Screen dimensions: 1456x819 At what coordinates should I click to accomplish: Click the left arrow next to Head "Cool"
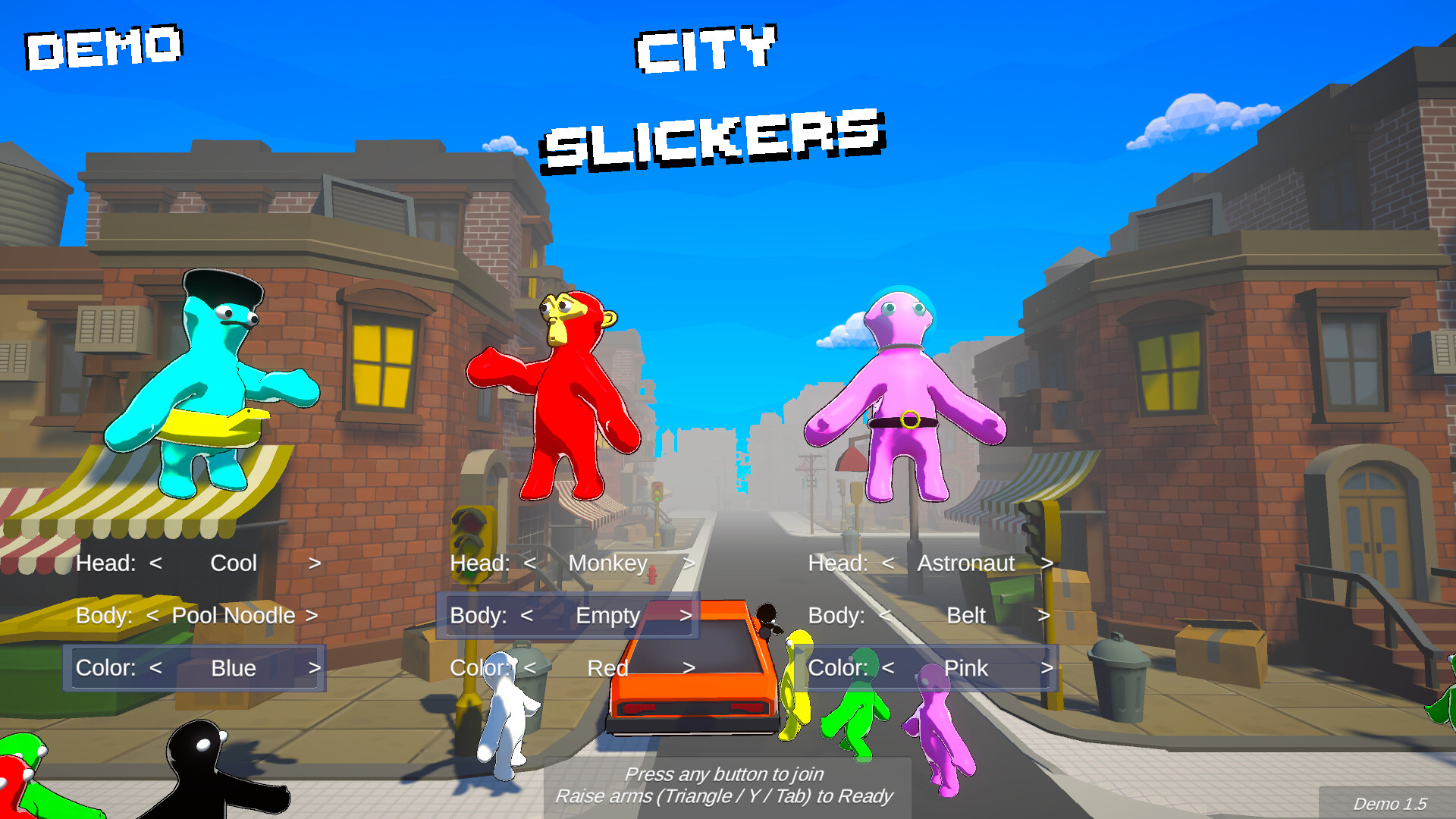point(156,563)
